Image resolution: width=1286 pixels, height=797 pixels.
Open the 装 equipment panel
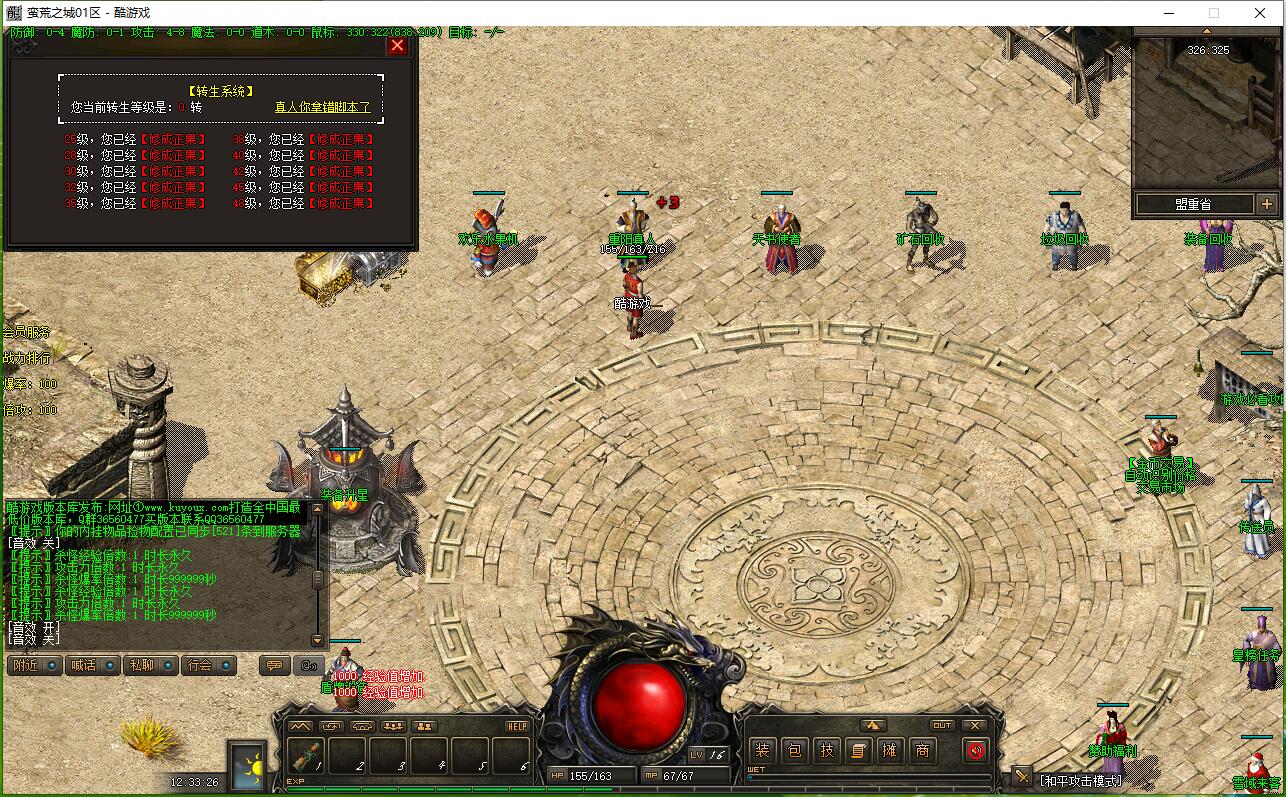[x=763, y=750]
